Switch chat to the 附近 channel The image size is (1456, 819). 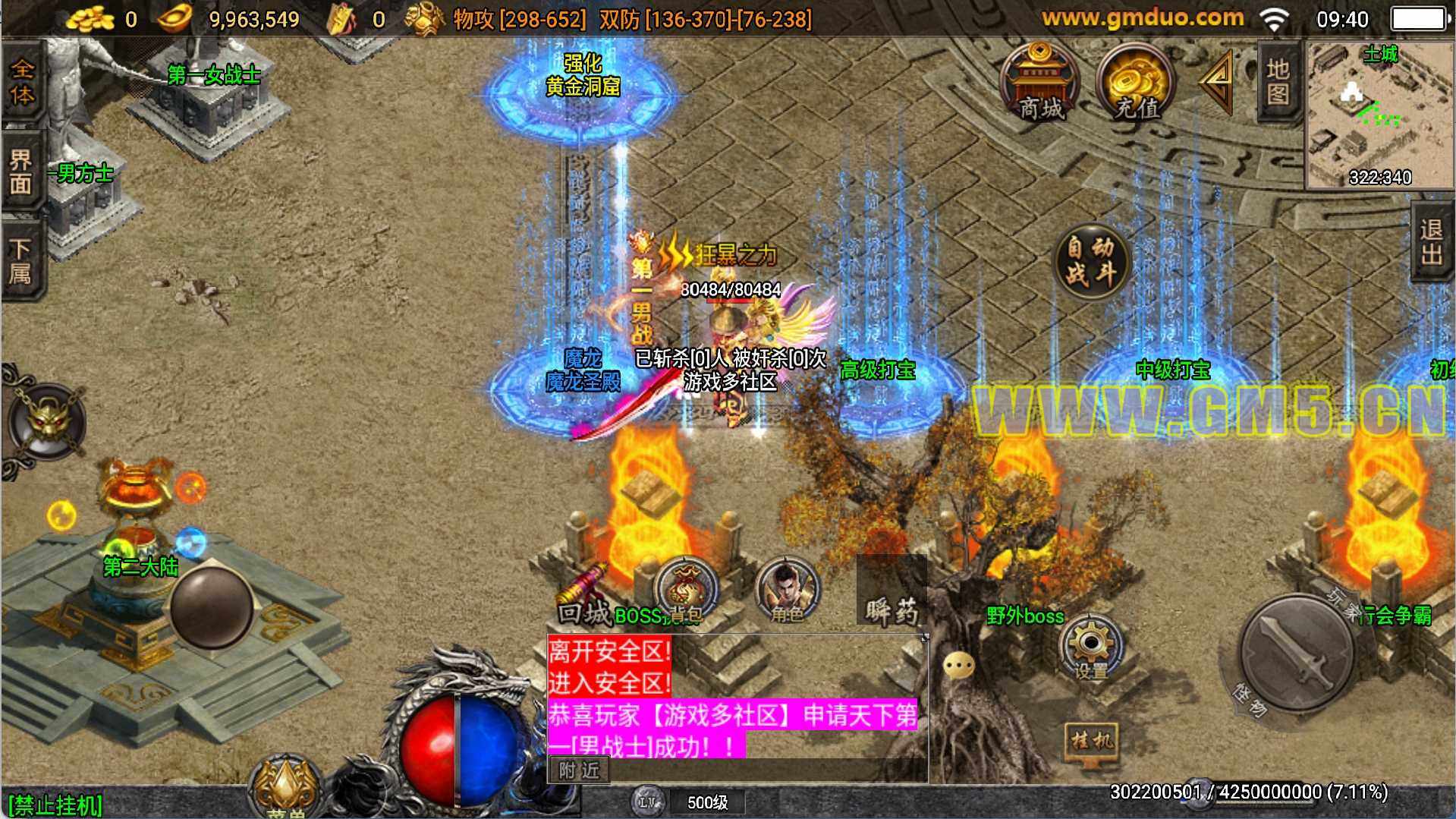(x=579, y=770)
